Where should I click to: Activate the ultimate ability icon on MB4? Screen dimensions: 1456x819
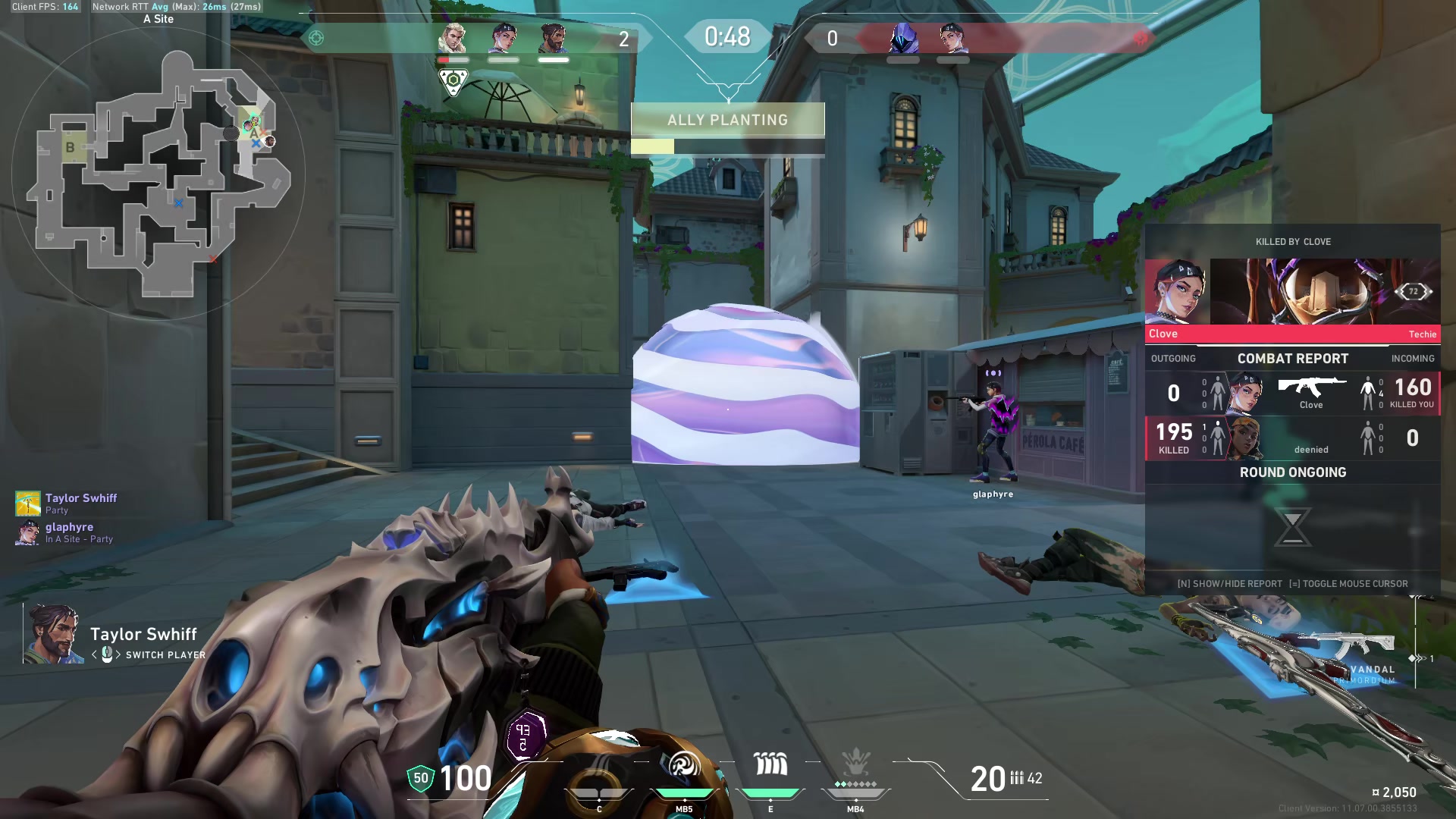(855, 764)
